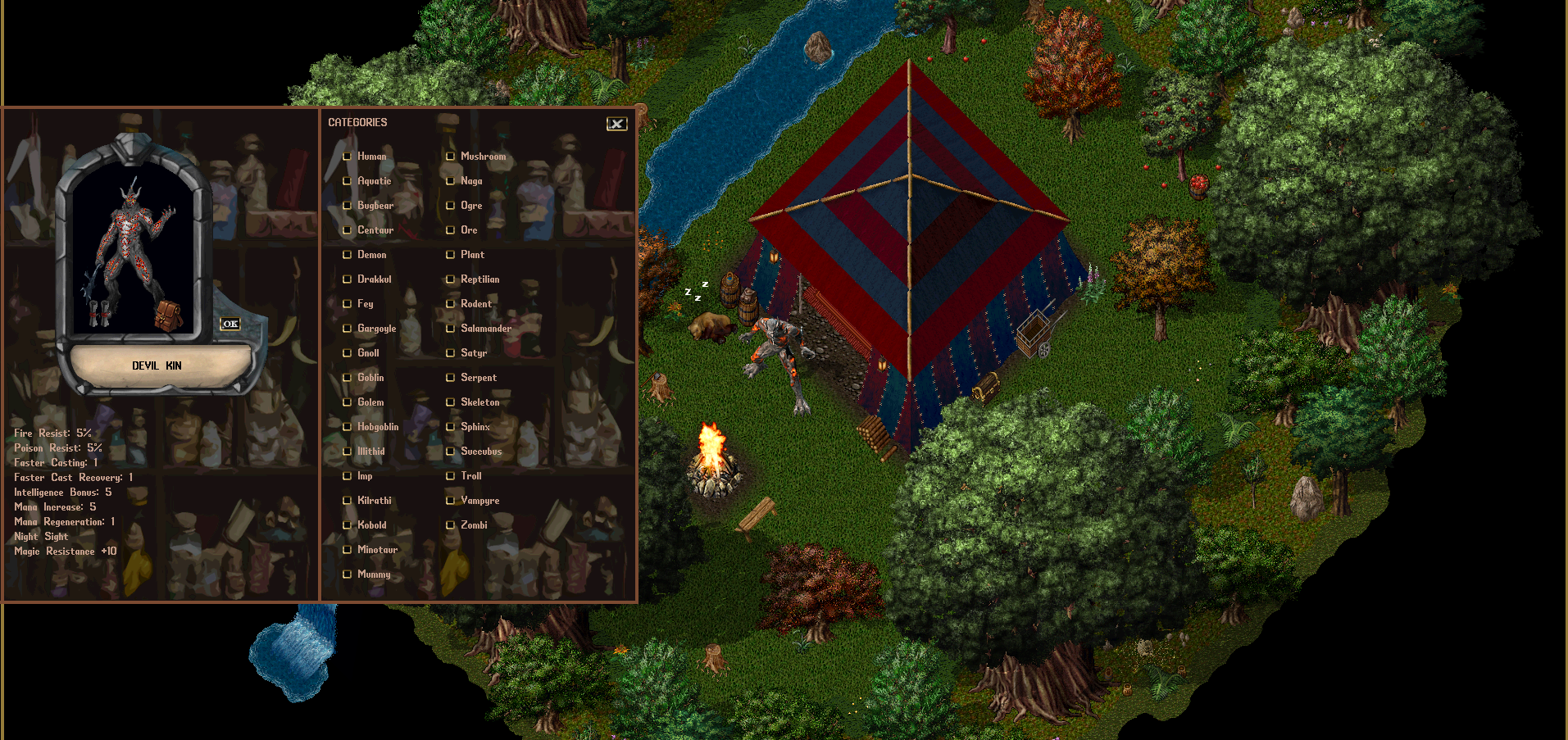The image size is (1568, 740).
Task: Select the Demon category
Action: click(348, 255)
